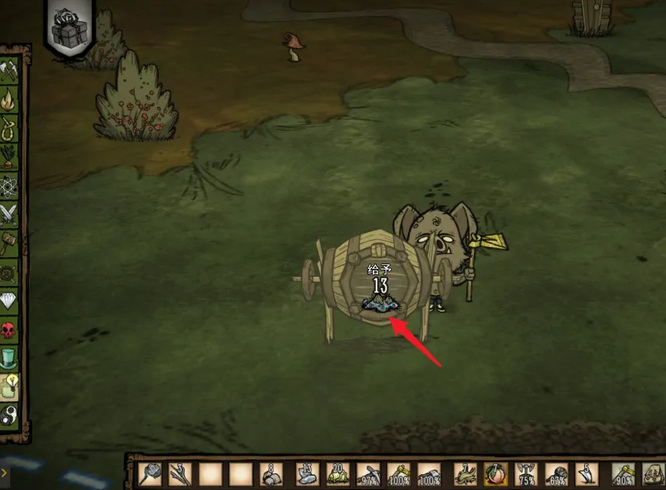This screenshot has width=666, height=490.
Task: Open the white diamond crafting tab
Action: (10, 300)
